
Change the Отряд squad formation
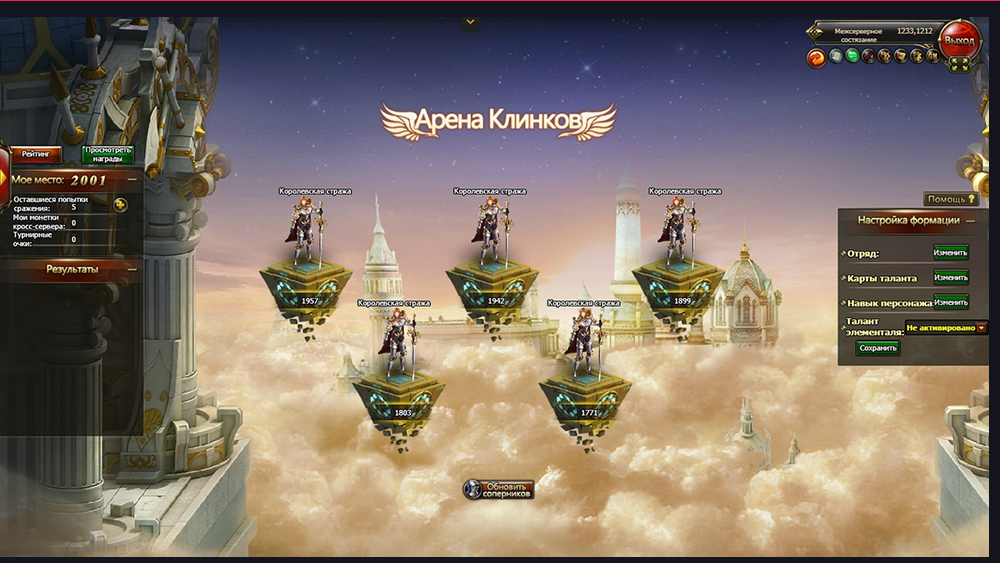point(950,253)
